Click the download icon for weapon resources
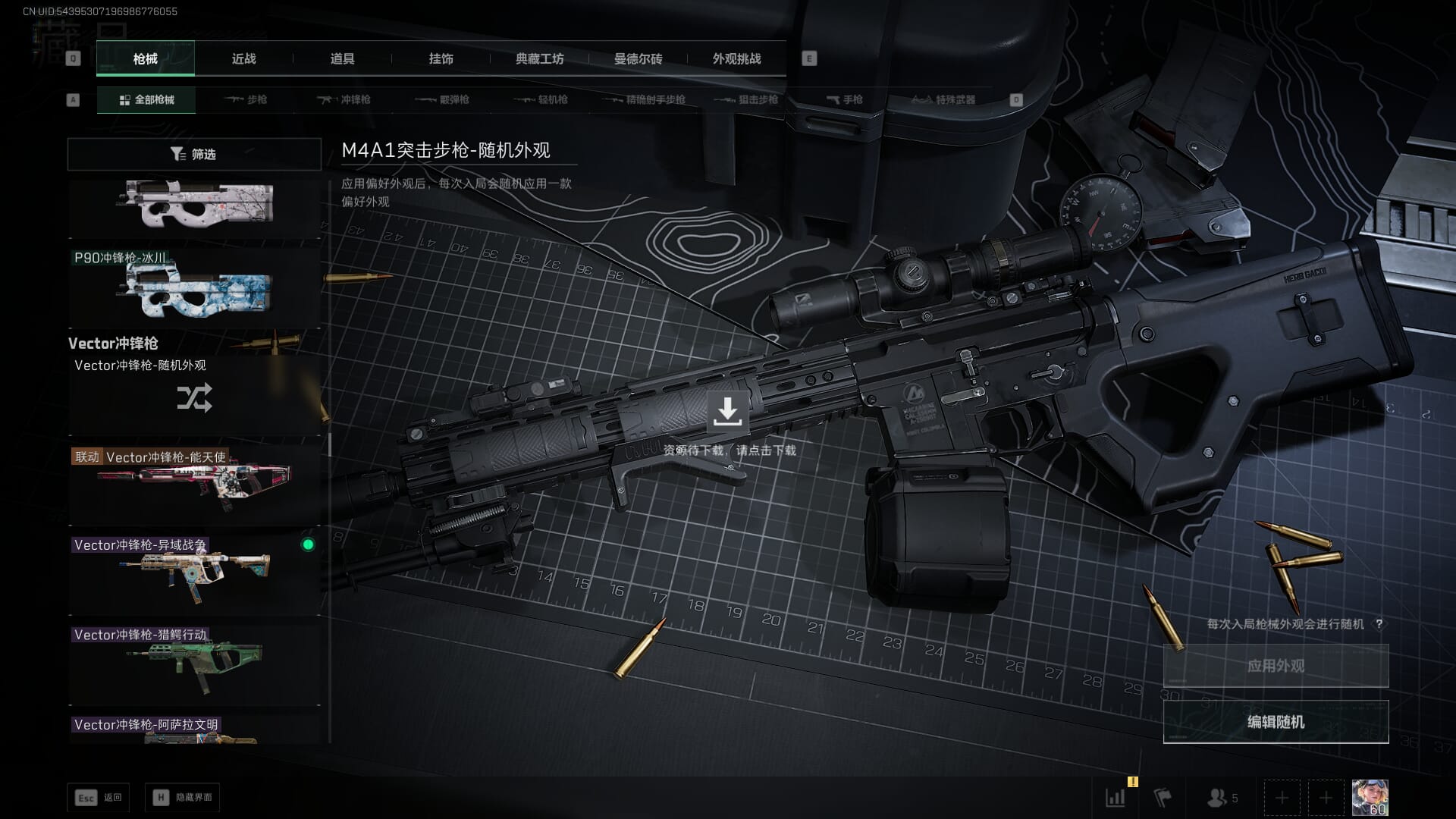 point(727,411)
